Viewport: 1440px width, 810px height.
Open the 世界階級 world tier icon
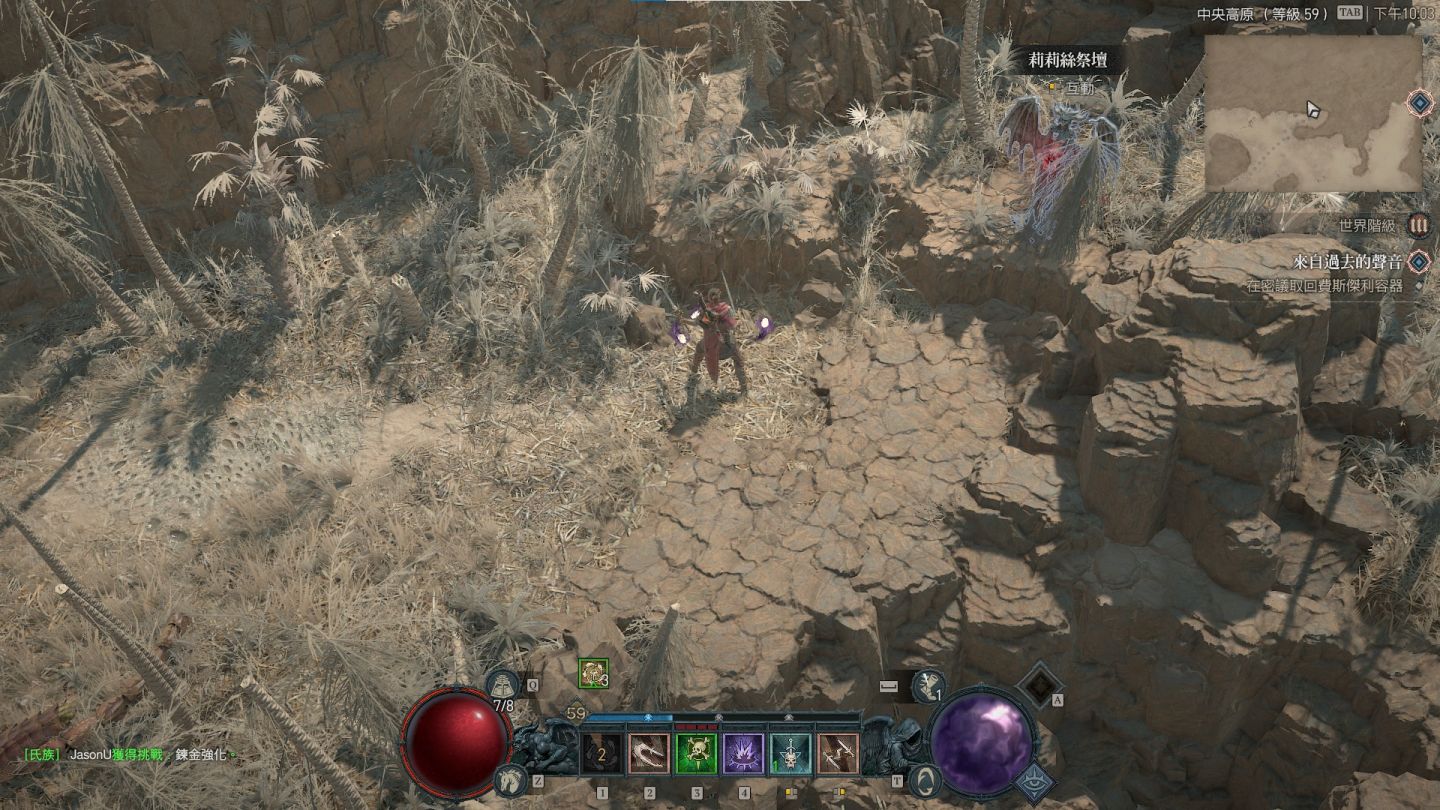tap(1418, 225)
